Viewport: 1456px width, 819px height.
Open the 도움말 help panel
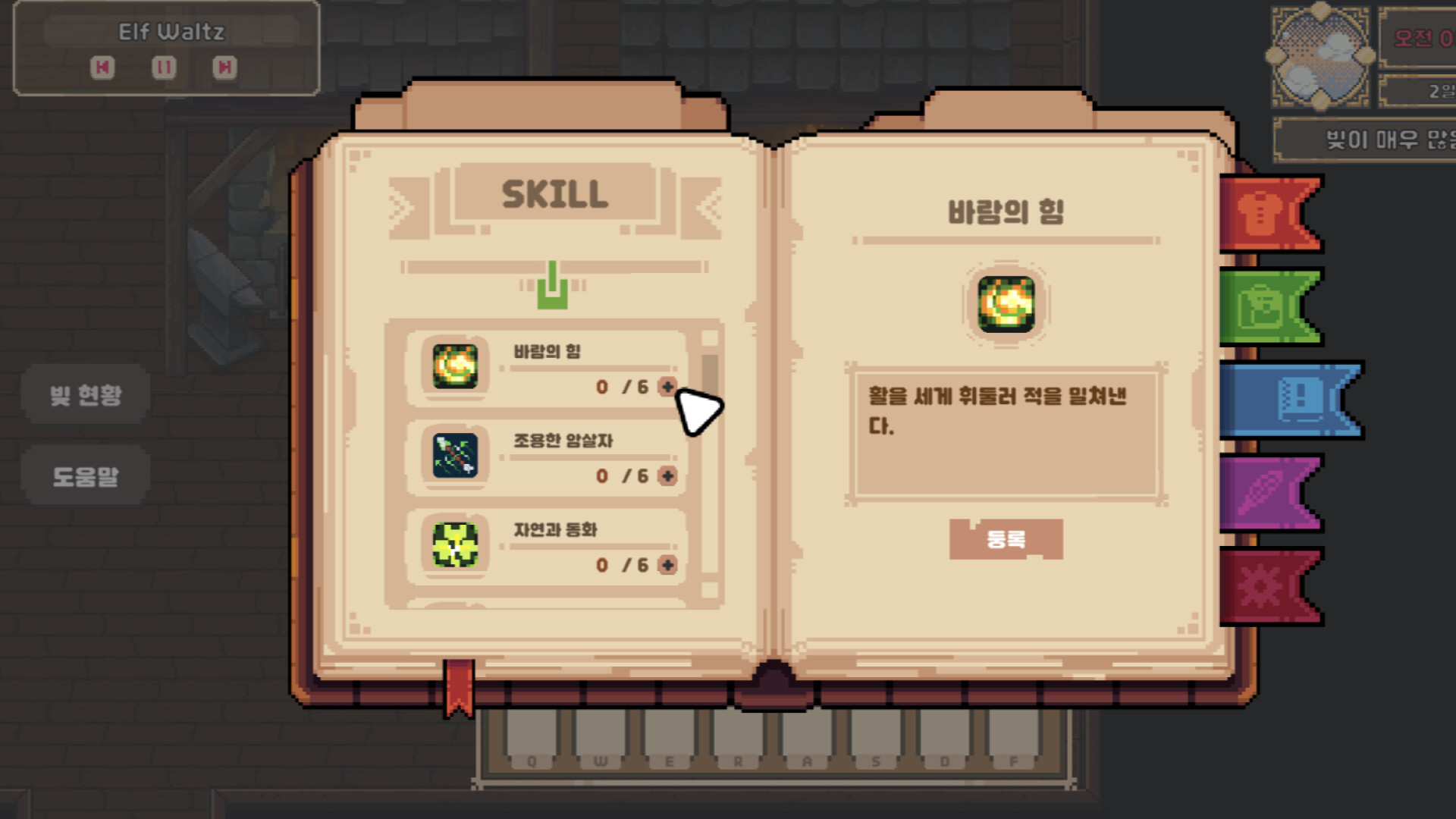point(86,474)
